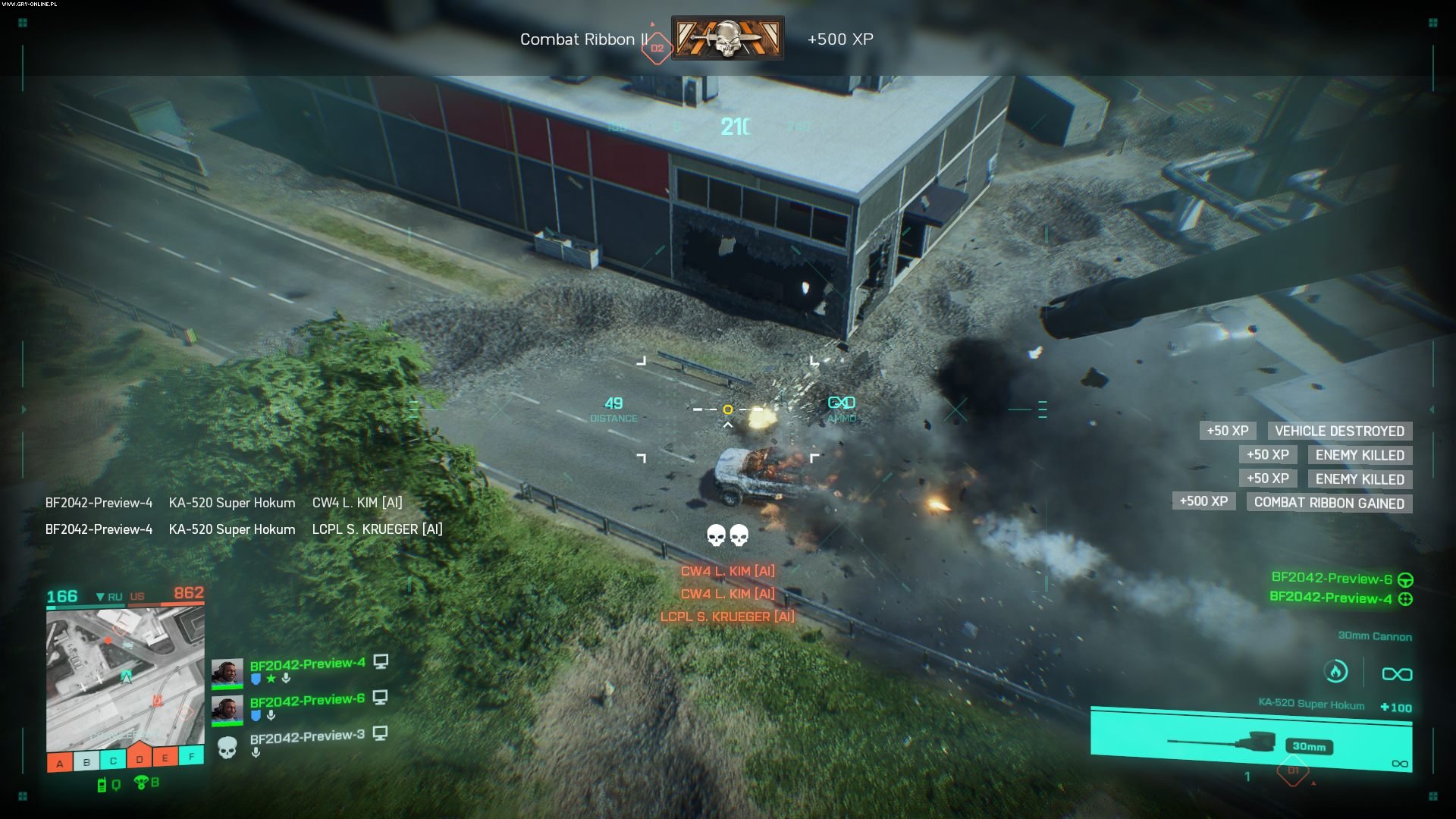Open the minimap
Viewport: 1456px width, 819px height.
click(x=125, y=679)
